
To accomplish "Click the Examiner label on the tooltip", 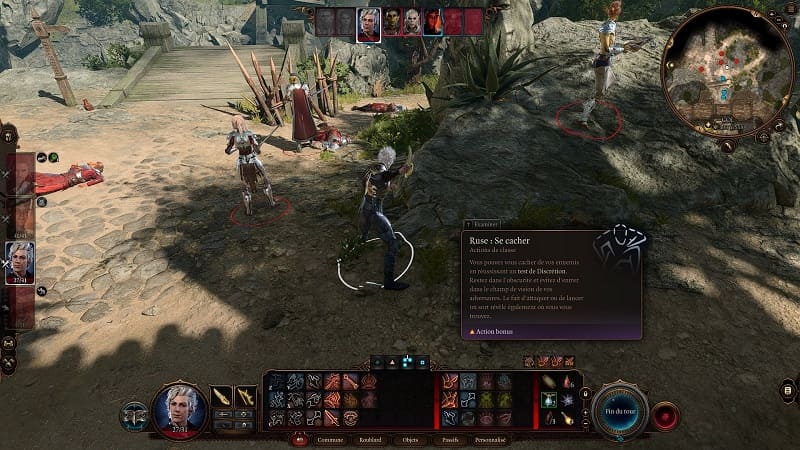I will [x=486, y=225].
